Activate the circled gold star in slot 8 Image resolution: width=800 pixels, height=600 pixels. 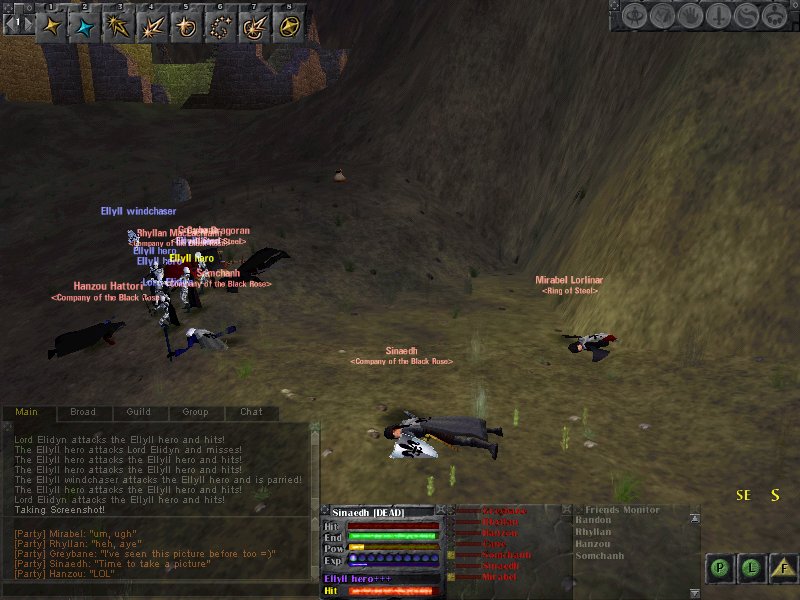pyautogui.click(x=288, y=25)
